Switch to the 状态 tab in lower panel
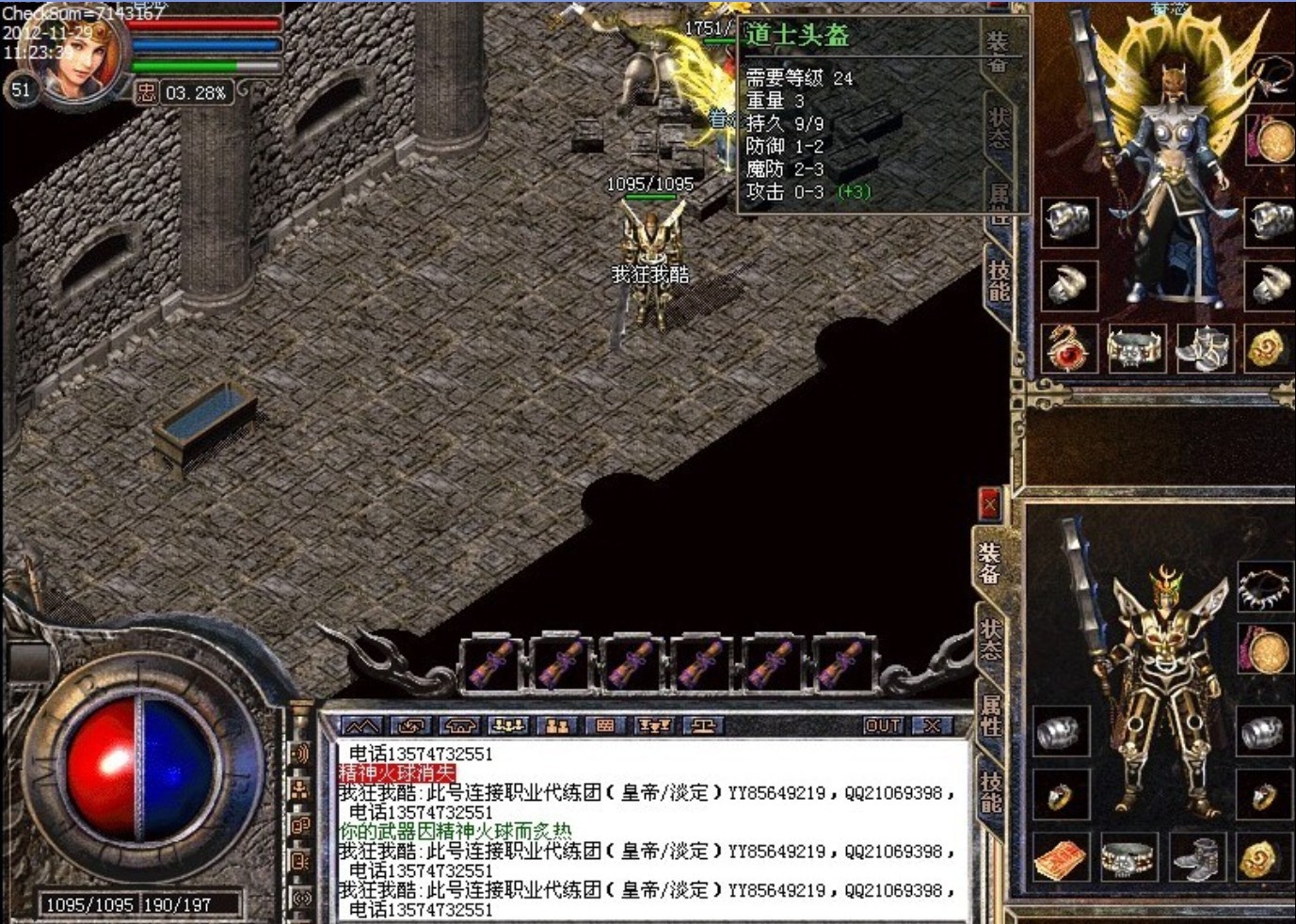The height and width of the screenshot is (924, 1296). [x=991, y=638]
